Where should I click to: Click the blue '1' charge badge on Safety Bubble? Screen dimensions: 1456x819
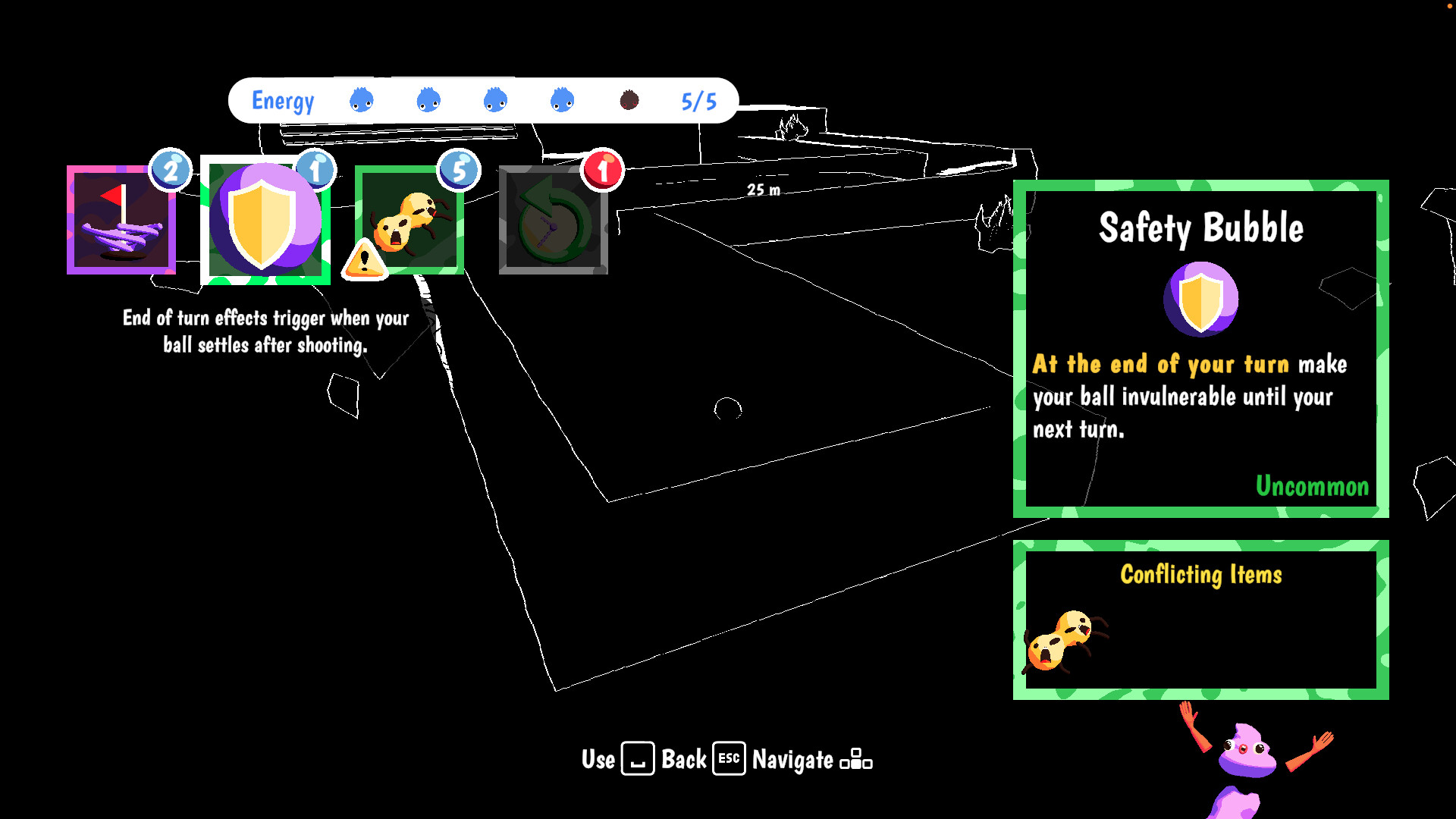pyautogui.click(x=316, y=169)
